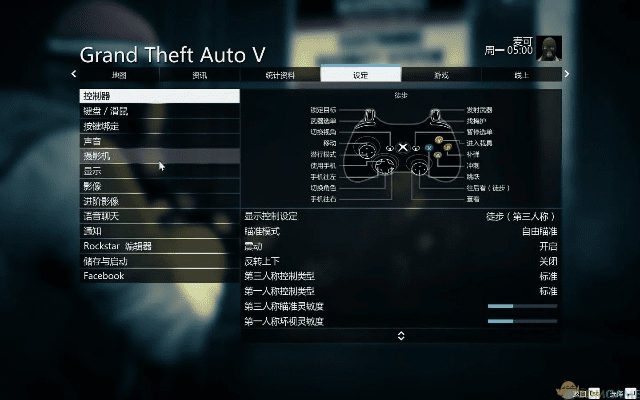Select the Rockstar 编辑器 entry
Screen dimensions: 640x400
coord(160,246)
